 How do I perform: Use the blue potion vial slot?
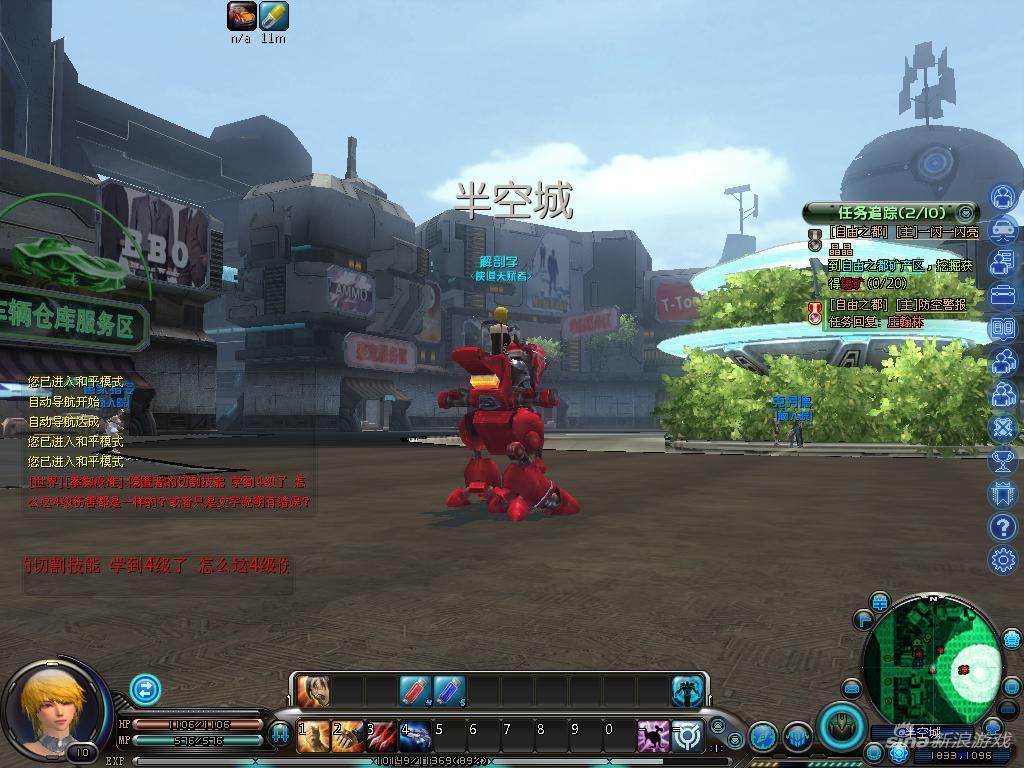[449, 690]
